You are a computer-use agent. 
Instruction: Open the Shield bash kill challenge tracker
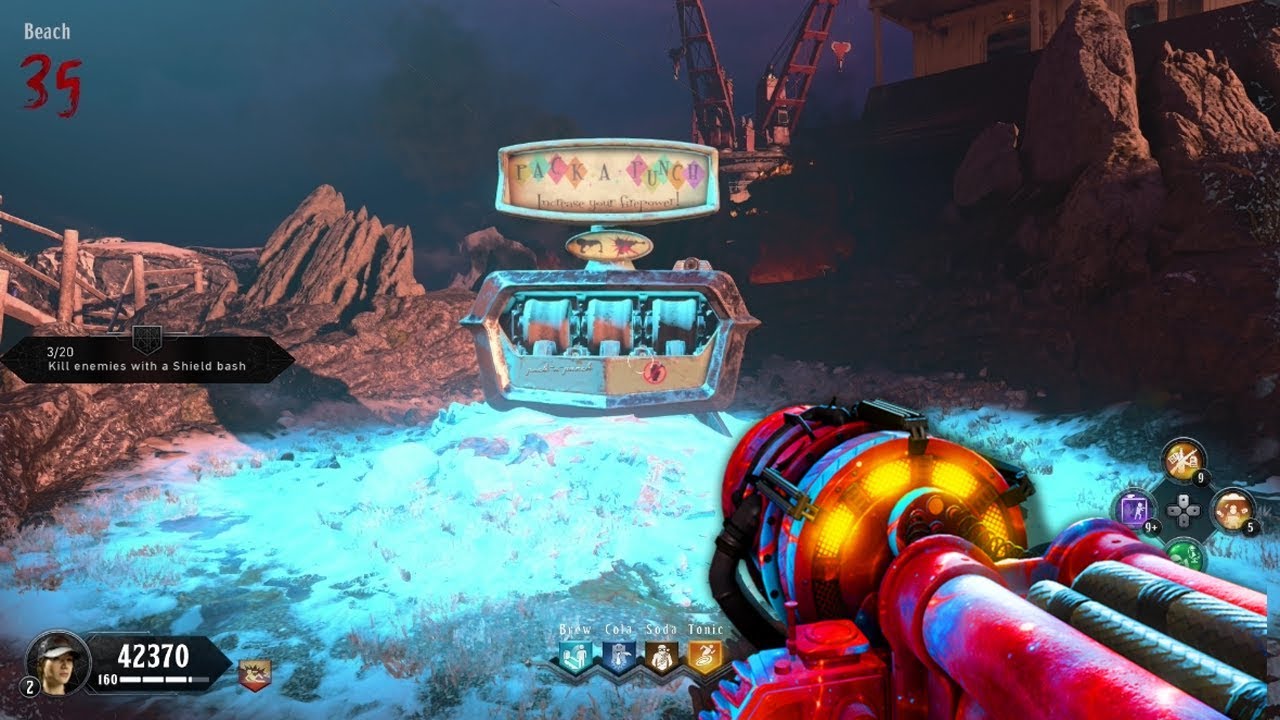click(x=146, y=359)
